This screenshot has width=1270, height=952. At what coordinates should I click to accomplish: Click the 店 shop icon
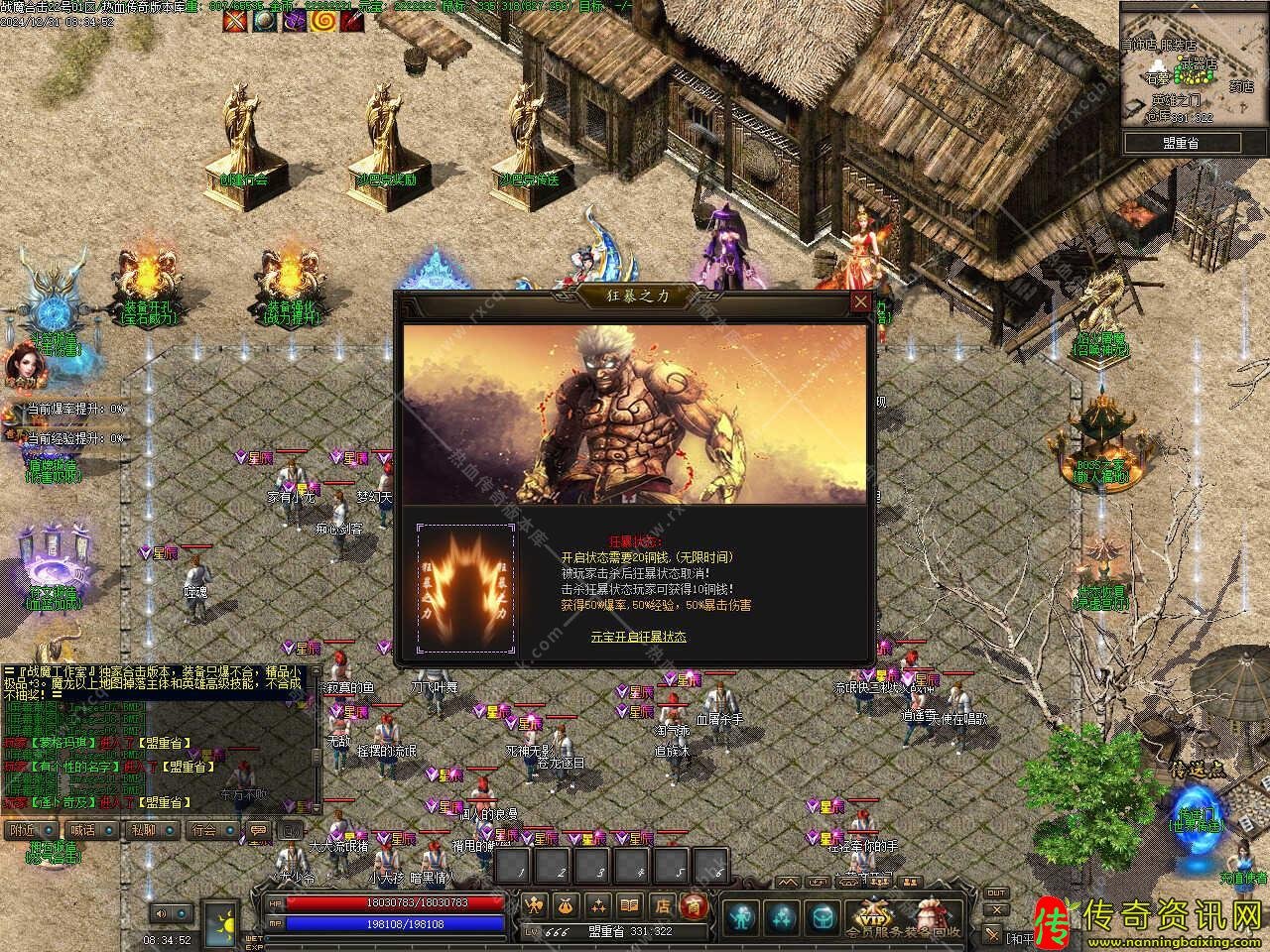[662, 905]
